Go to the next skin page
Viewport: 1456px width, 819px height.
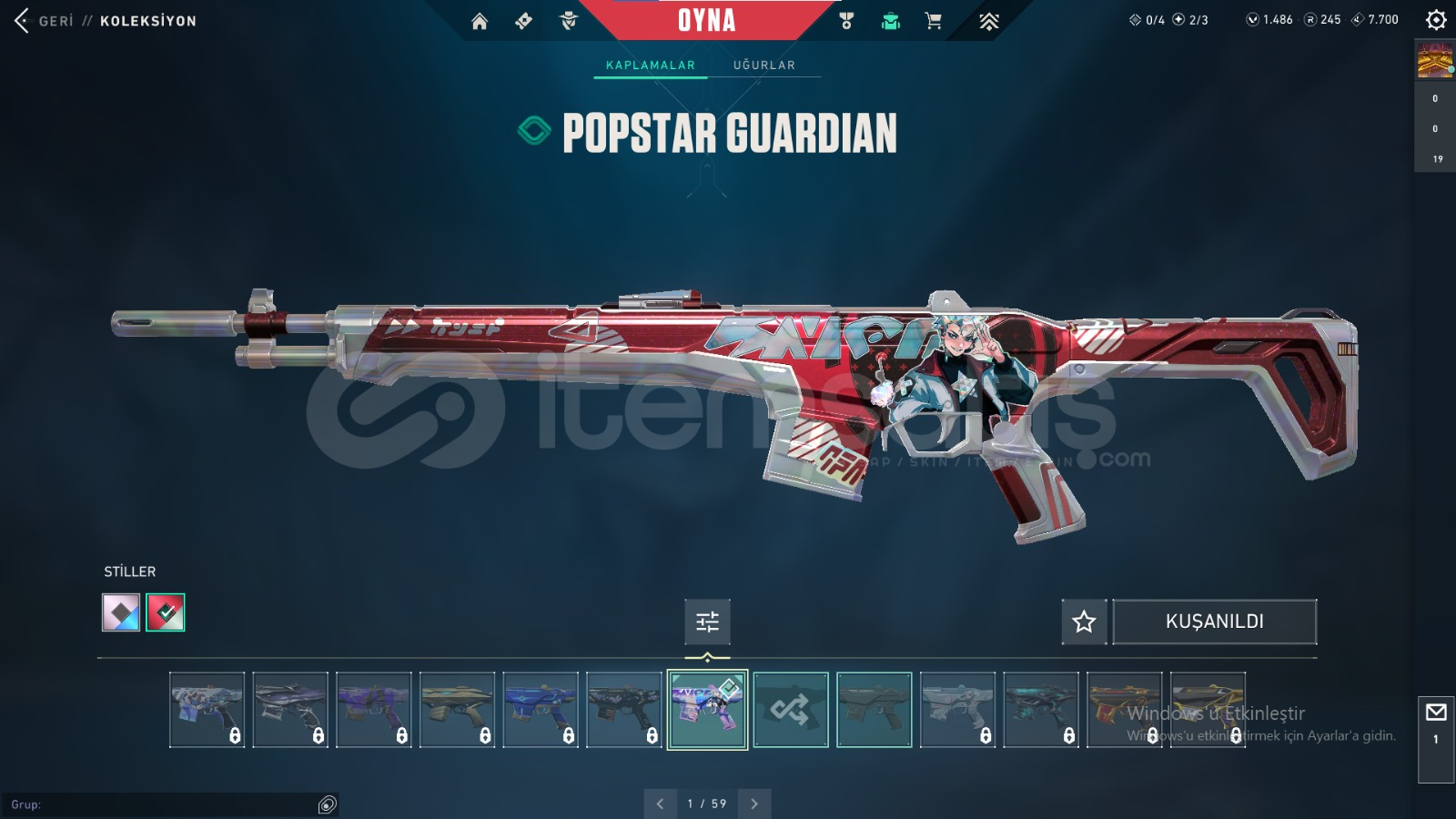click(754, 804)
